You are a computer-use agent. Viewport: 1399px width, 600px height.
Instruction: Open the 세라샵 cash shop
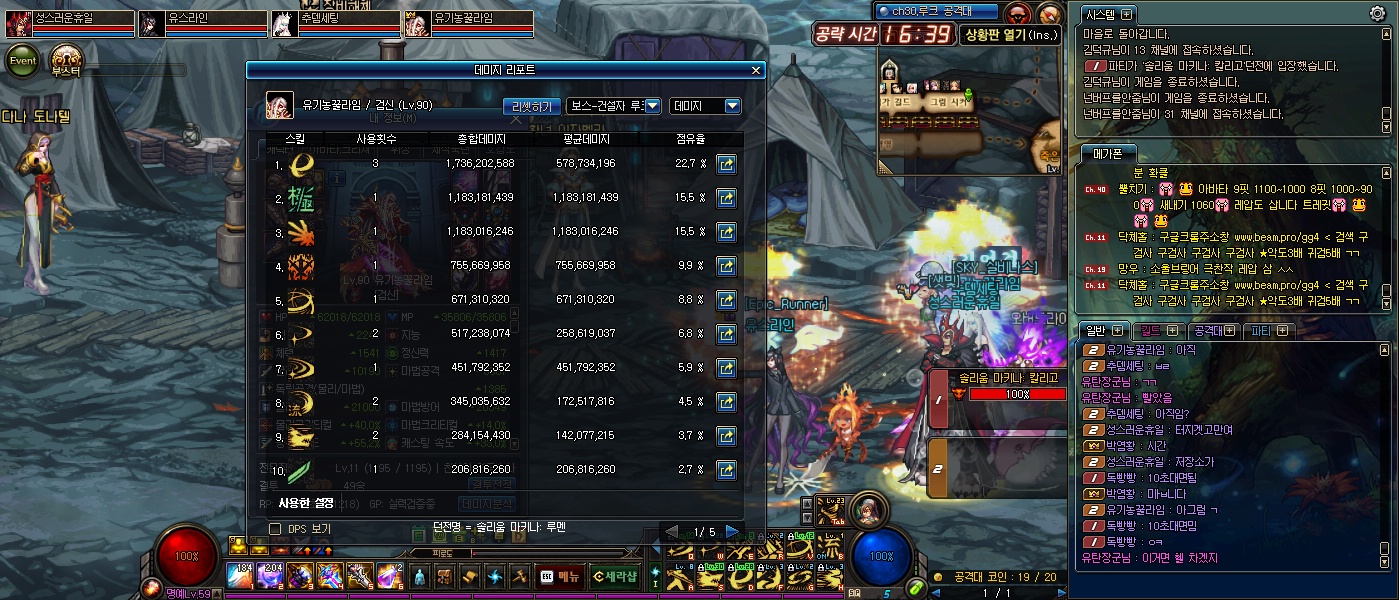613,576
